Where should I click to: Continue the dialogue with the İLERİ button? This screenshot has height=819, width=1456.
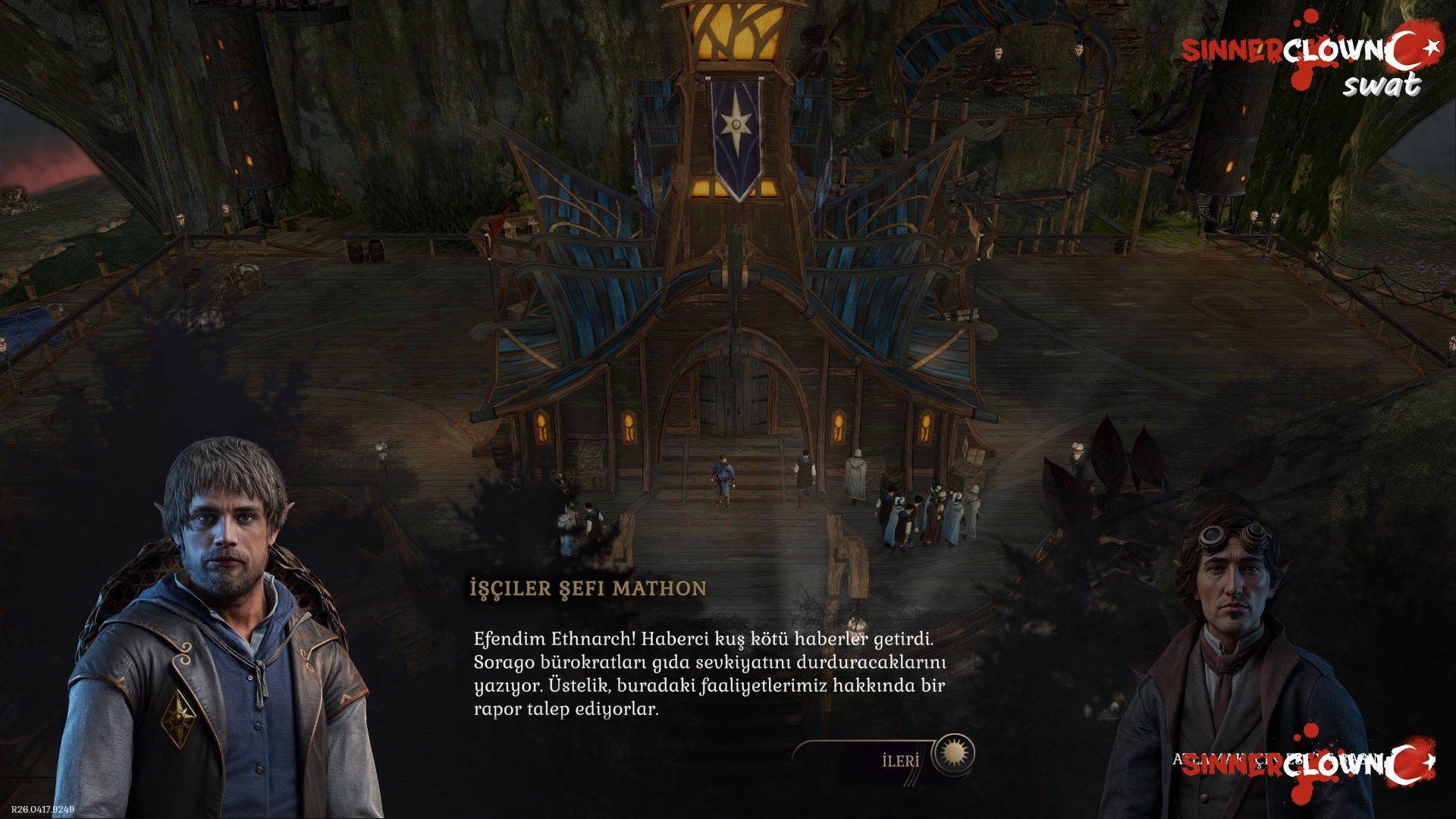pos(901,760)
